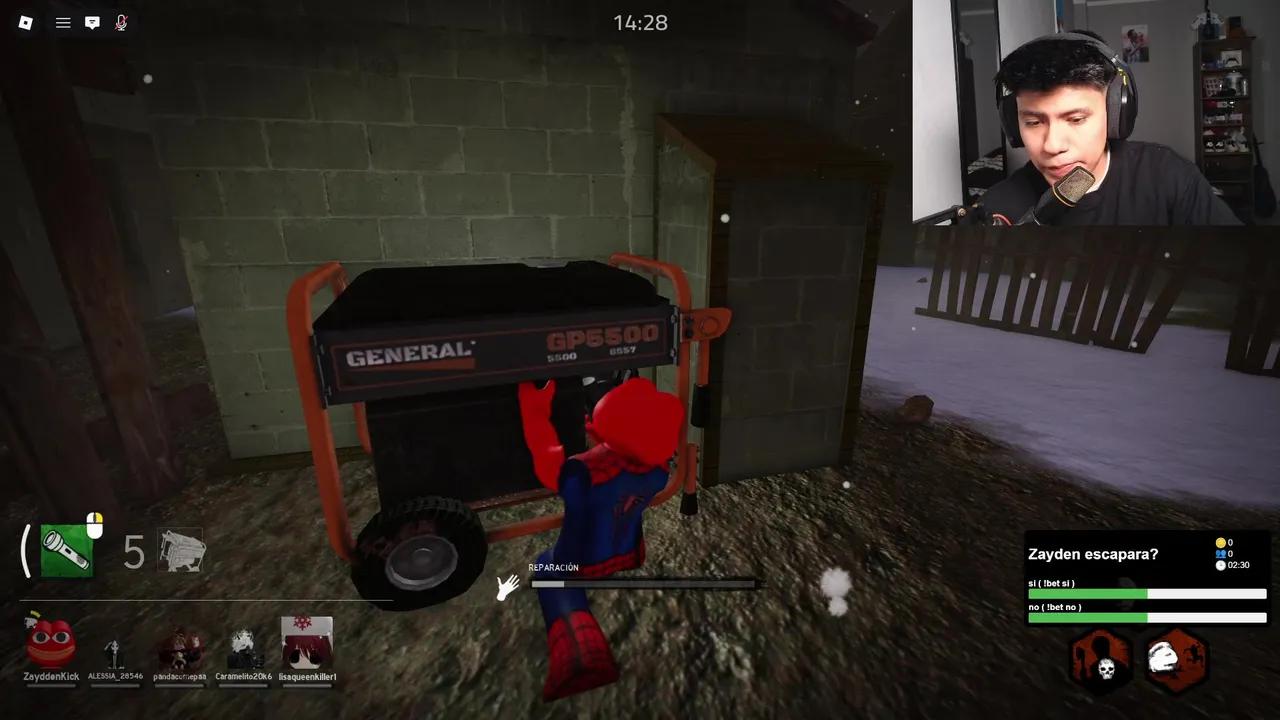Open the in-game chat bubble icon
The image size is (1280, 720).
(x=92, y=22)
